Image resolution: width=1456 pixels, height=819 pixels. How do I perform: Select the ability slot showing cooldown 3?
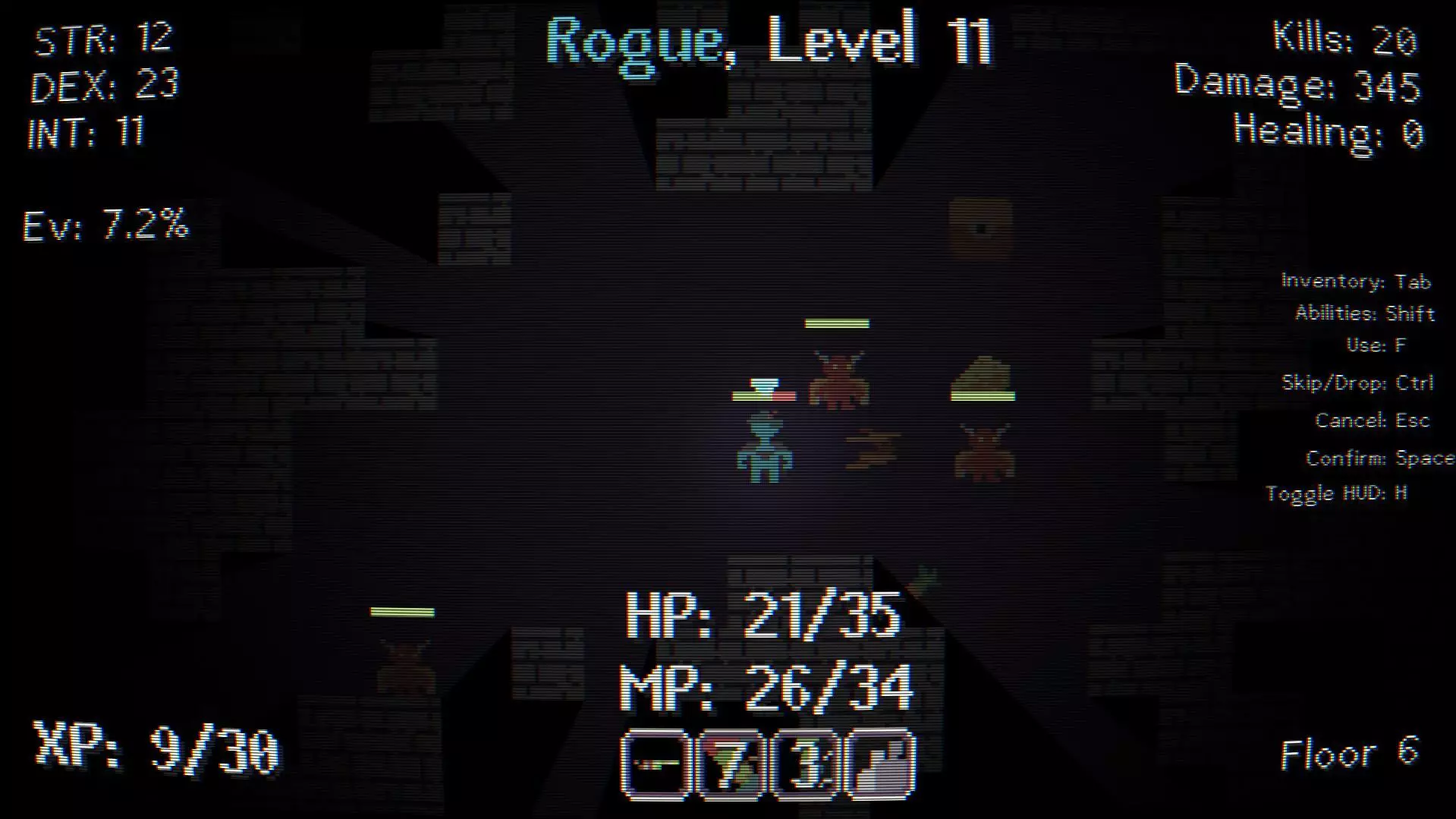point(805,765)
